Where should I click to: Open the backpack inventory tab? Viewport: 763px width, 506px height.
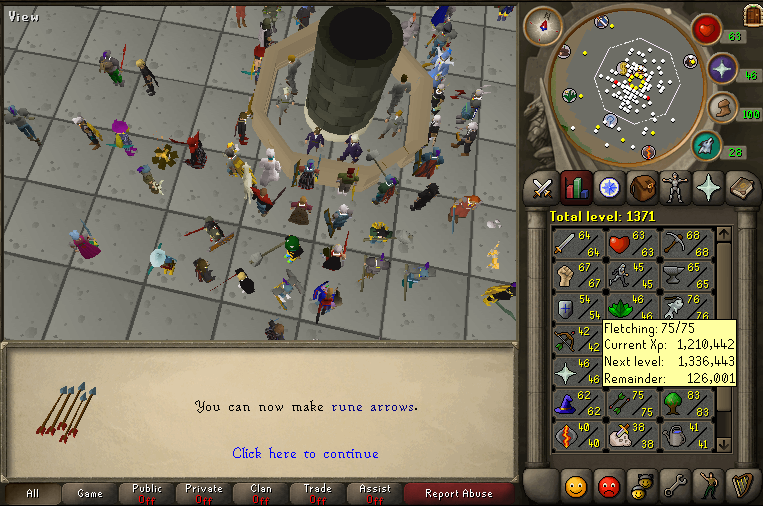coord(642,187)
